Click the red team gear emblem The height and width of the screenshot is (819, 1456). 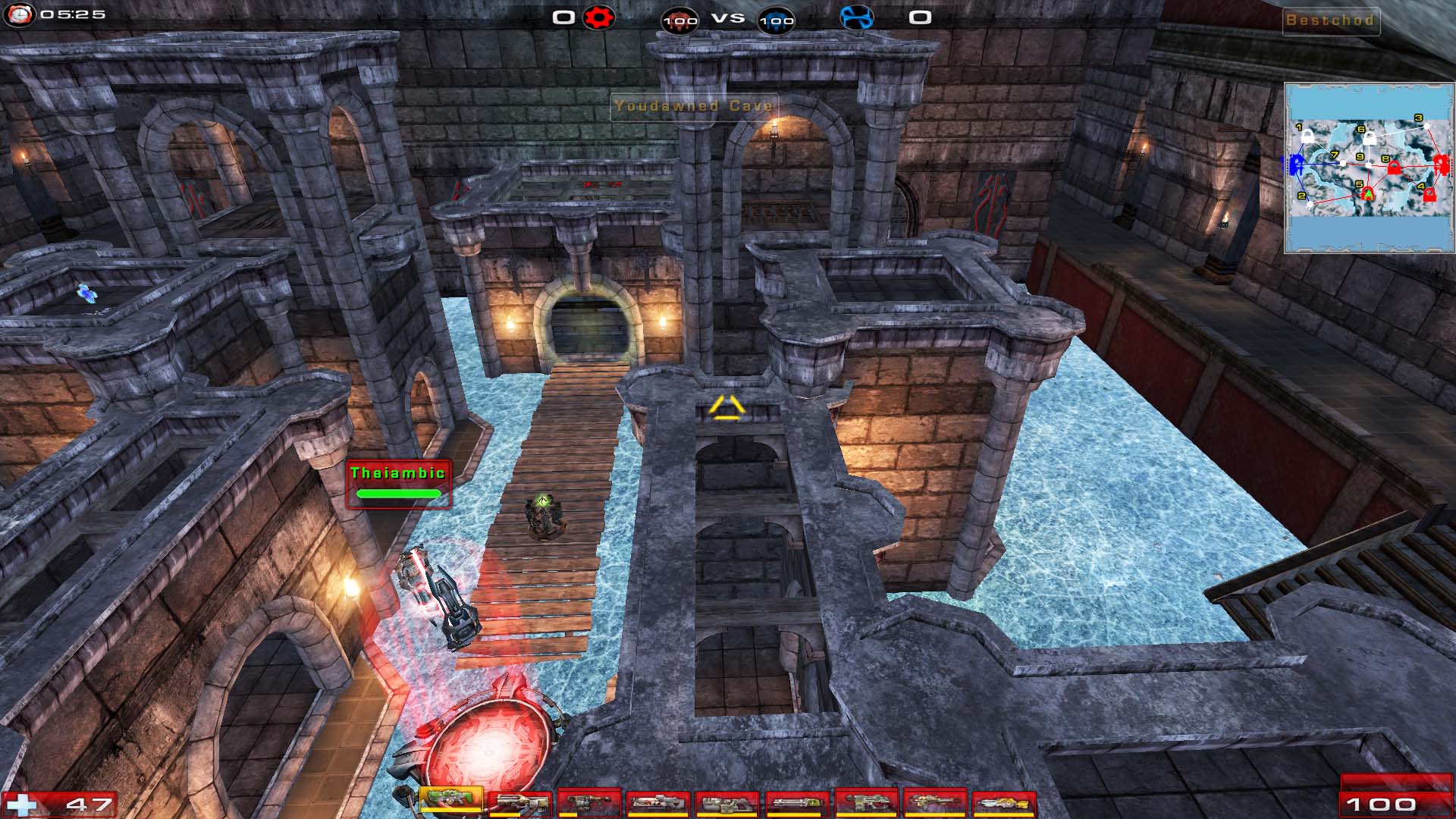click(x=598, y=17)
